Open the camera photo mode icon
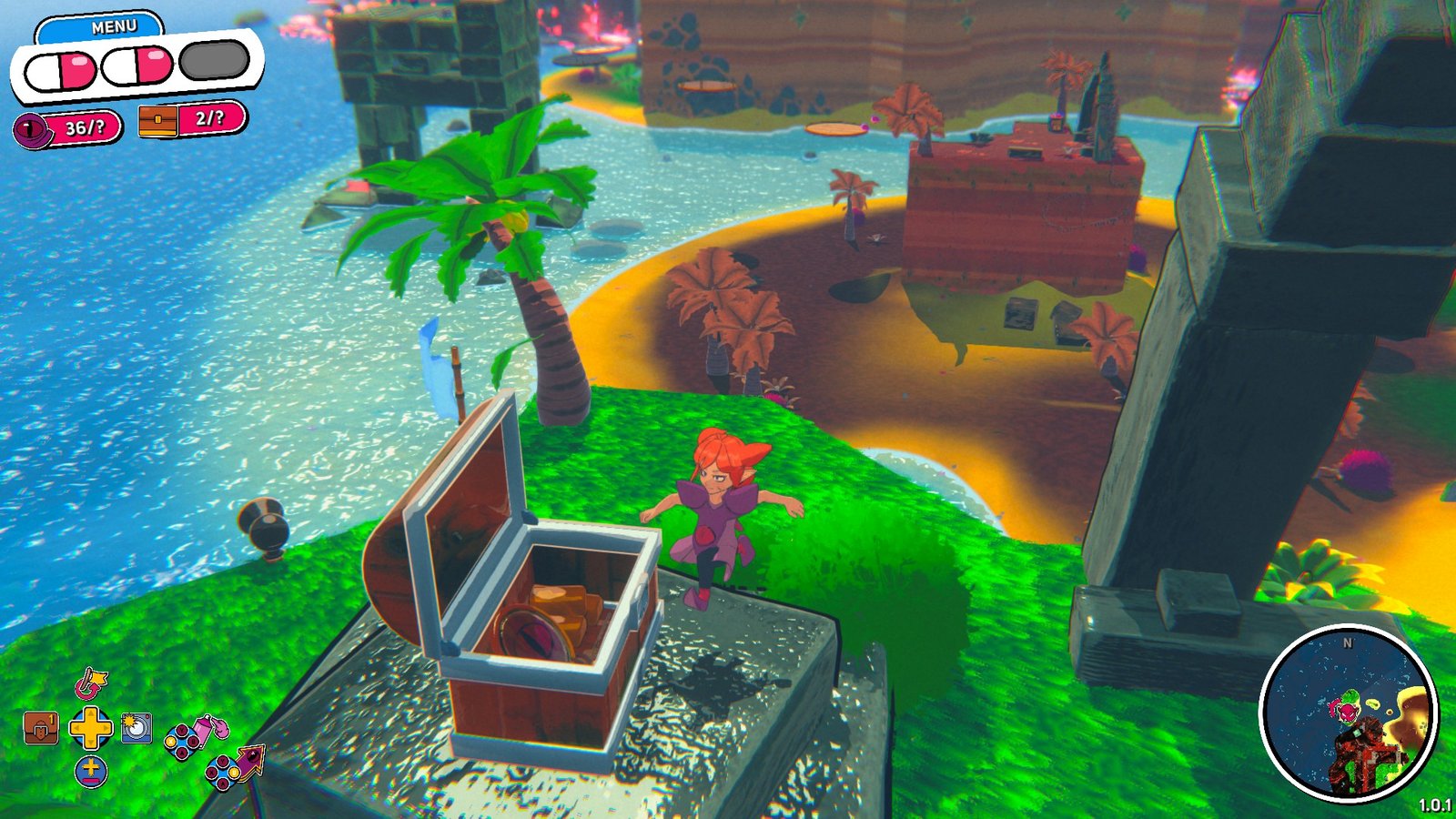 pos(136,727)
